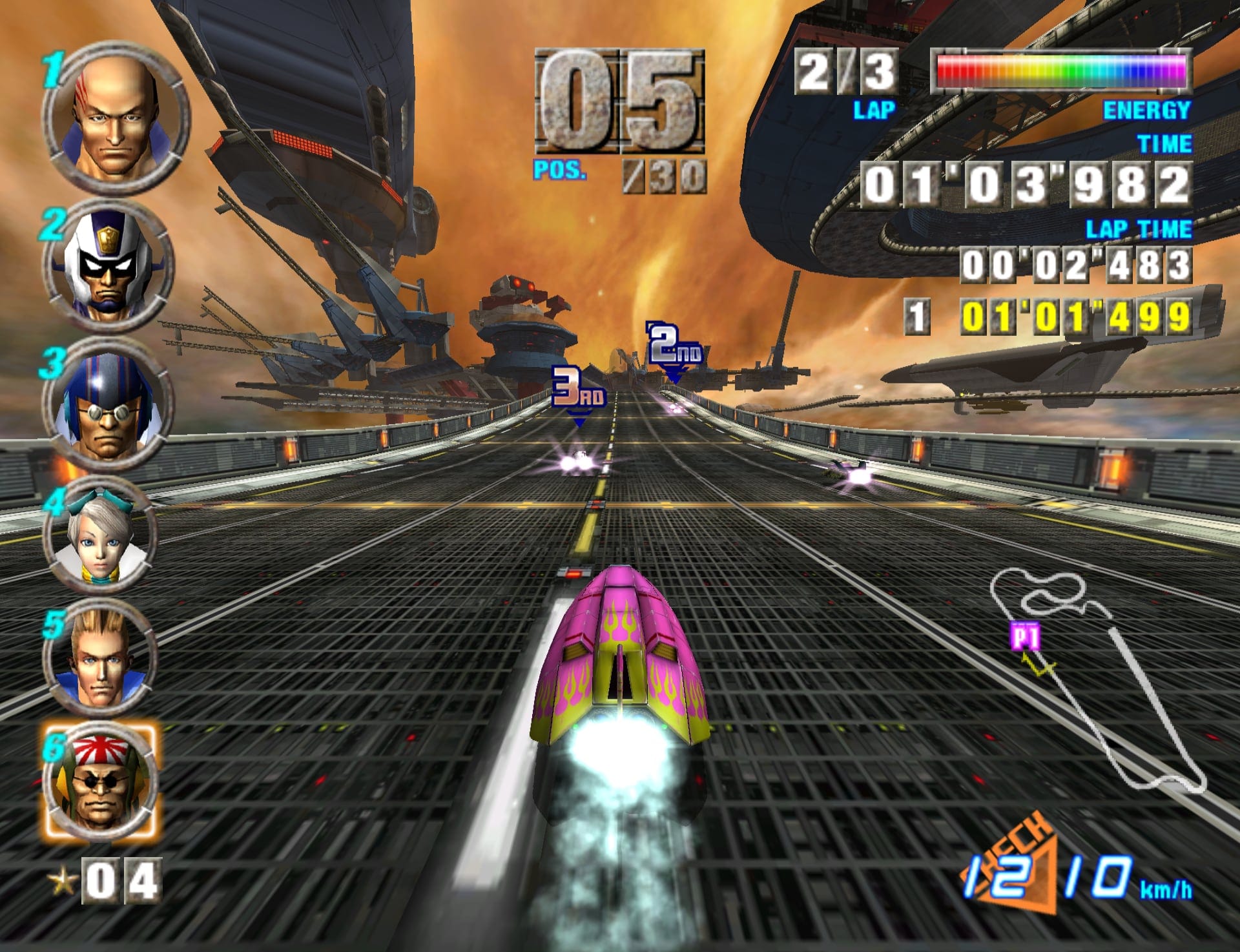Choose the blue-helmet goggled racer portrait
The height and width of the screenshot is (952, 1240).
[x=107, y=404]
